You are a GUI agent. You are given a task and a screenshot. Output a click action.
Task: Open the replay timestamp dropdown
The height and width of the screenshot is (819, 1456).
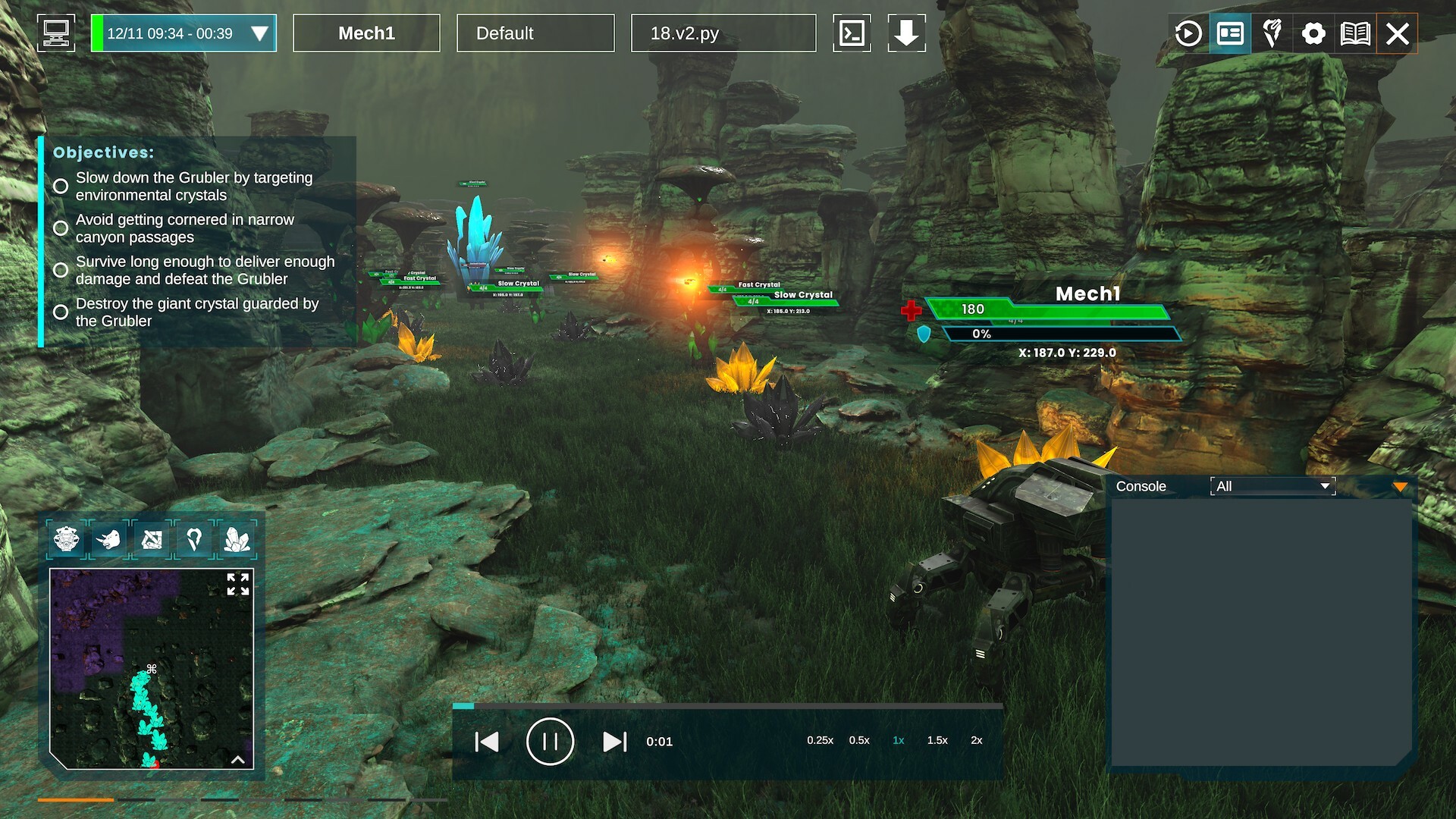(x=261, y=33)
